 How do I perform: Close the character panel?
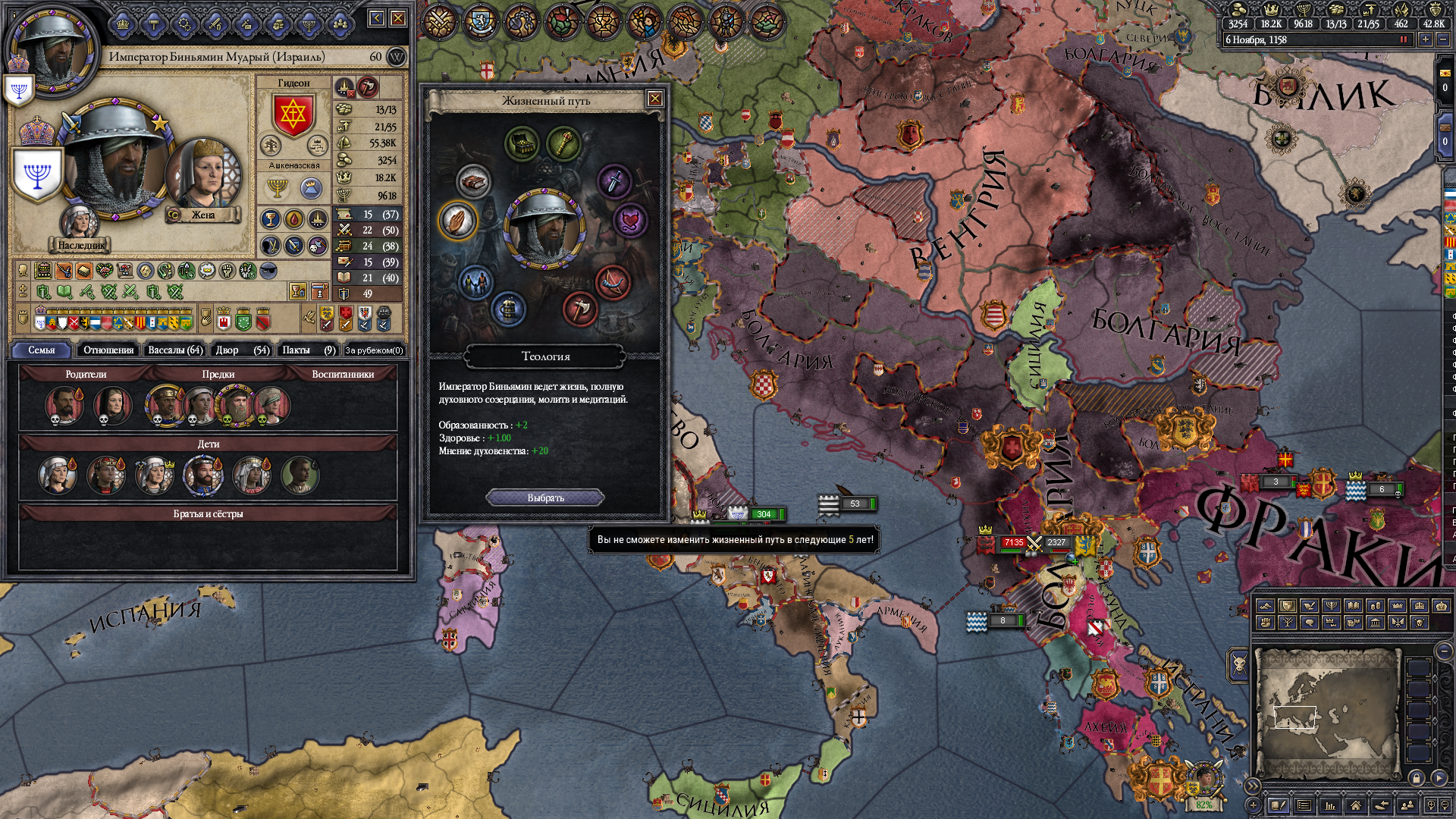(x=398, y=18)
